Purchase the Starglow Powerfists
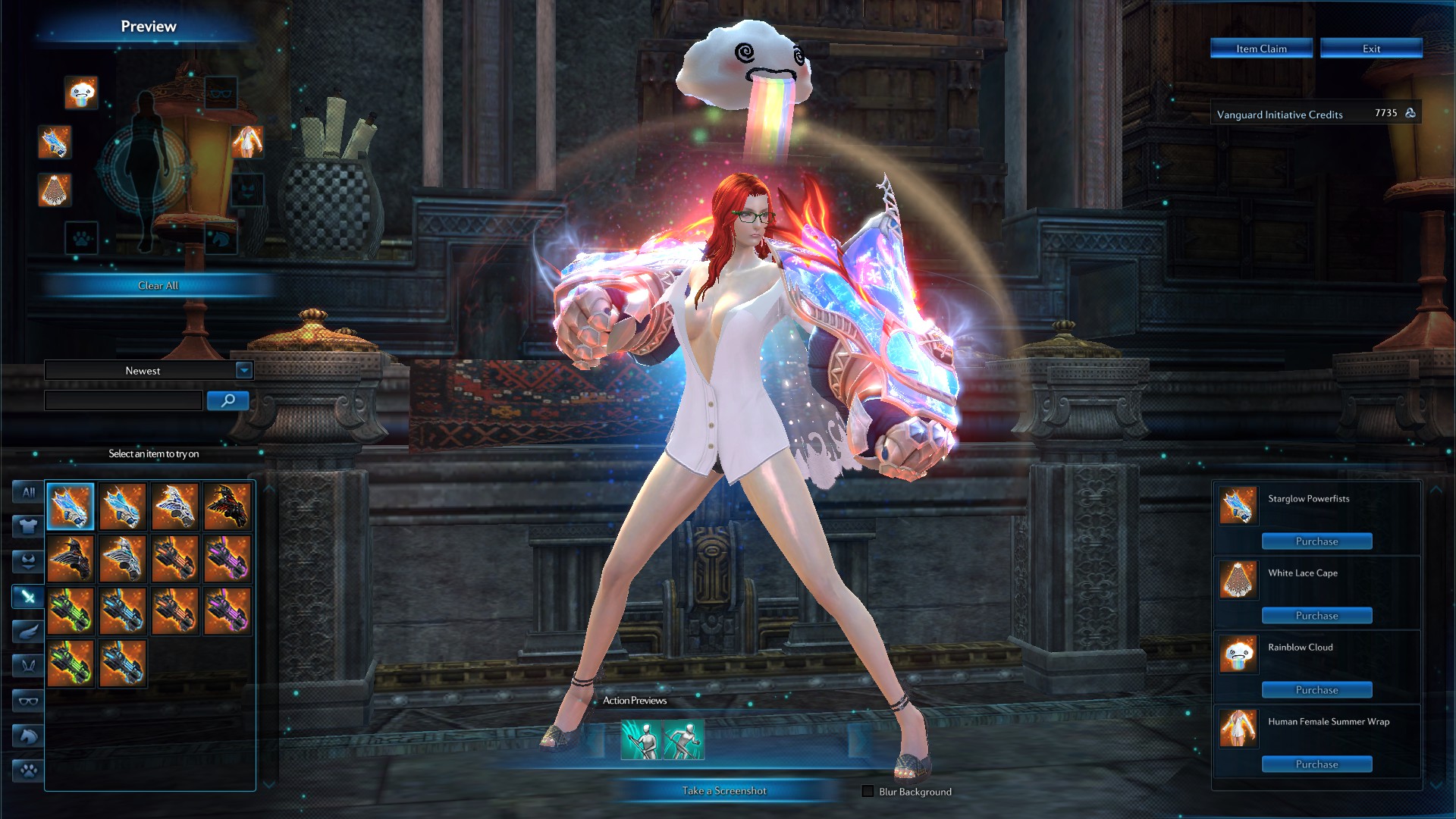This screenshot has width=1456, height=819. coord(1316,541)
